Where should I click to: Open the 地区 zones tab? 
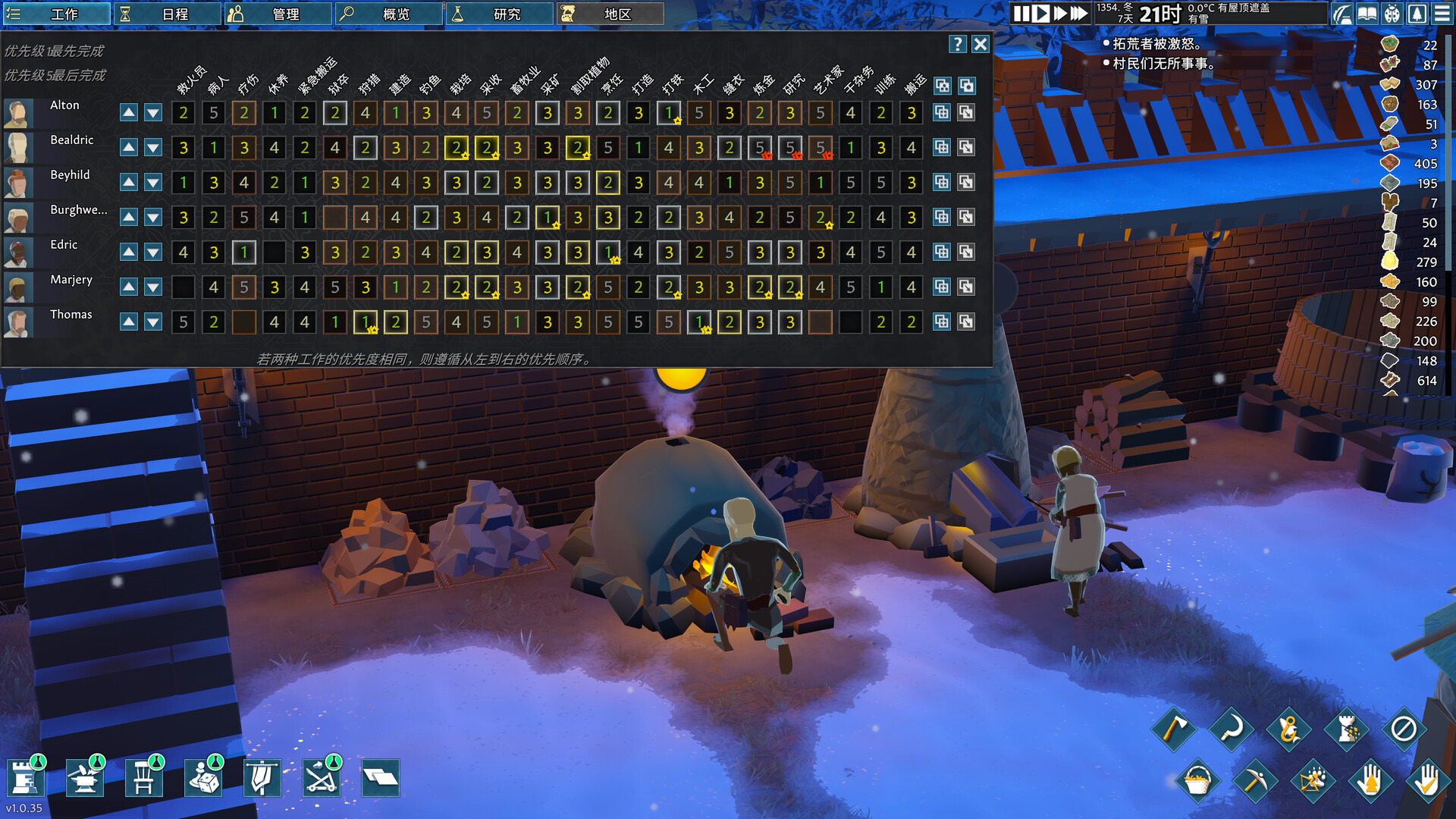pyautogui.click(x=610, y=14)
